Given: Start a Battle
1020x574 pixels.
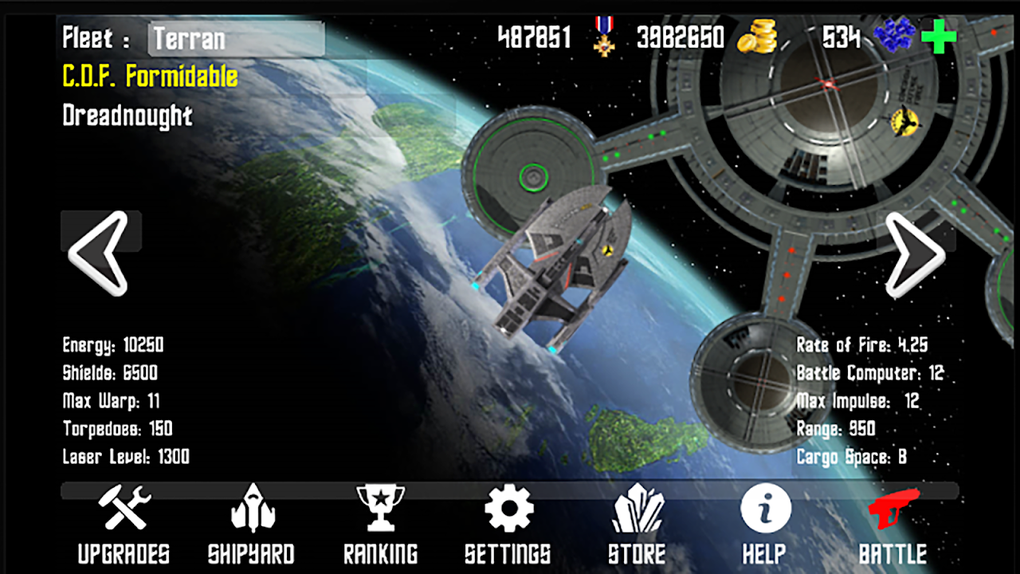Looking at the screenshot, I should point(893,524).
